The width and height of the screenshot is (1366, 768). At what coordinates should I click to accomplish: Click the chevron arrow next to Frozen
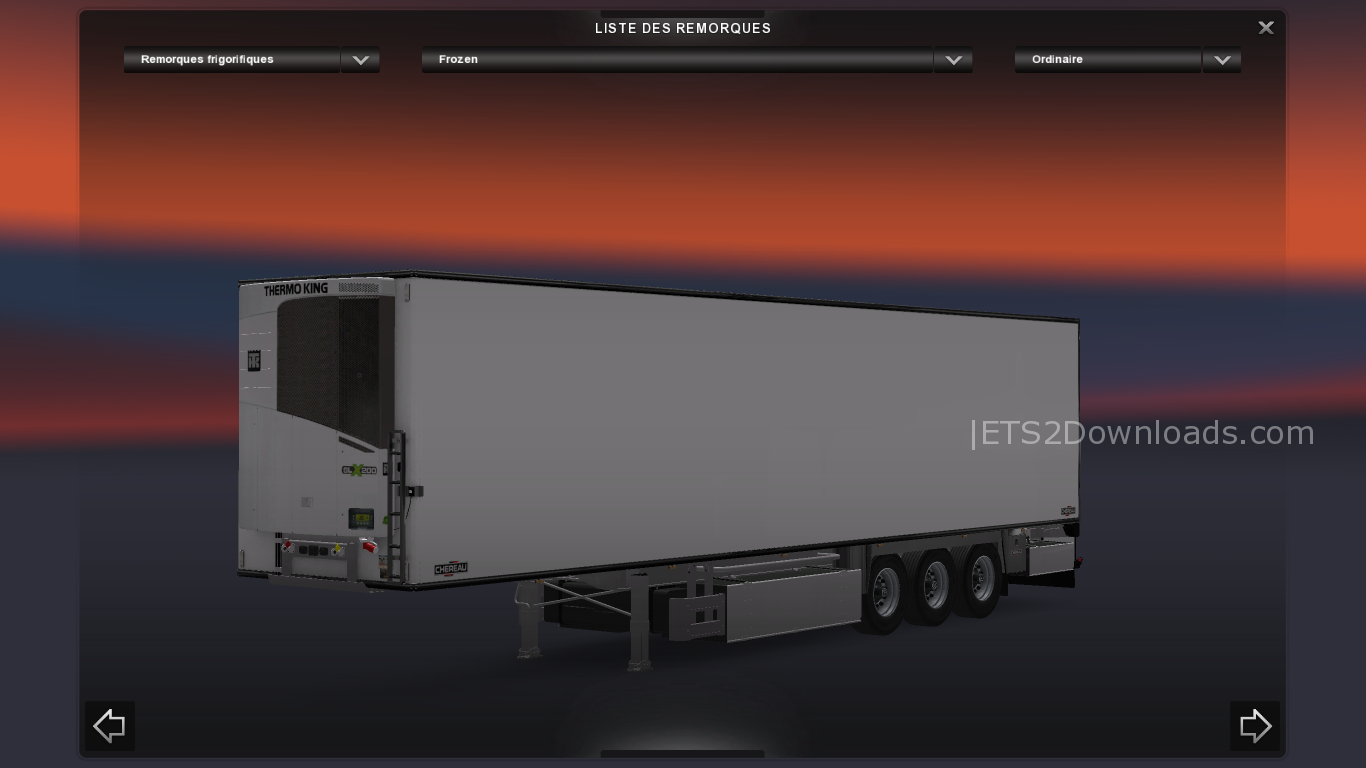pos(953,60)
